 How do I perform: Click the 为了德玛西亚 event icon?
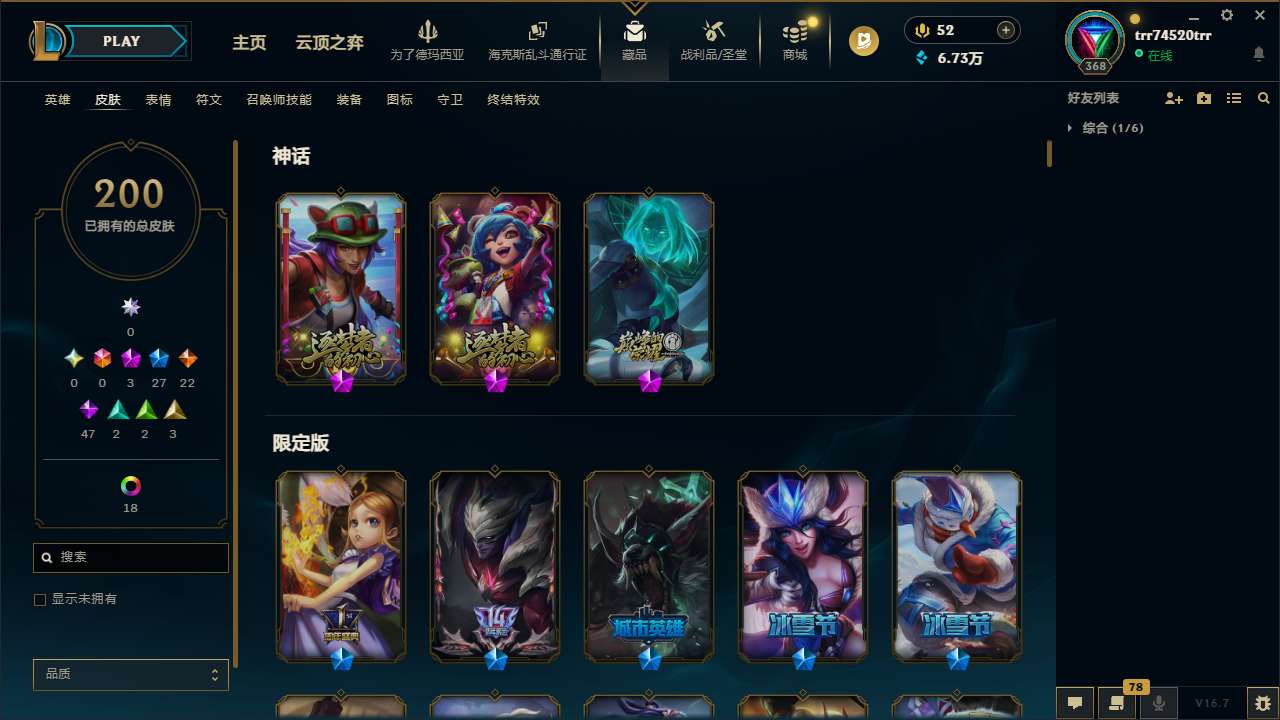428,41
